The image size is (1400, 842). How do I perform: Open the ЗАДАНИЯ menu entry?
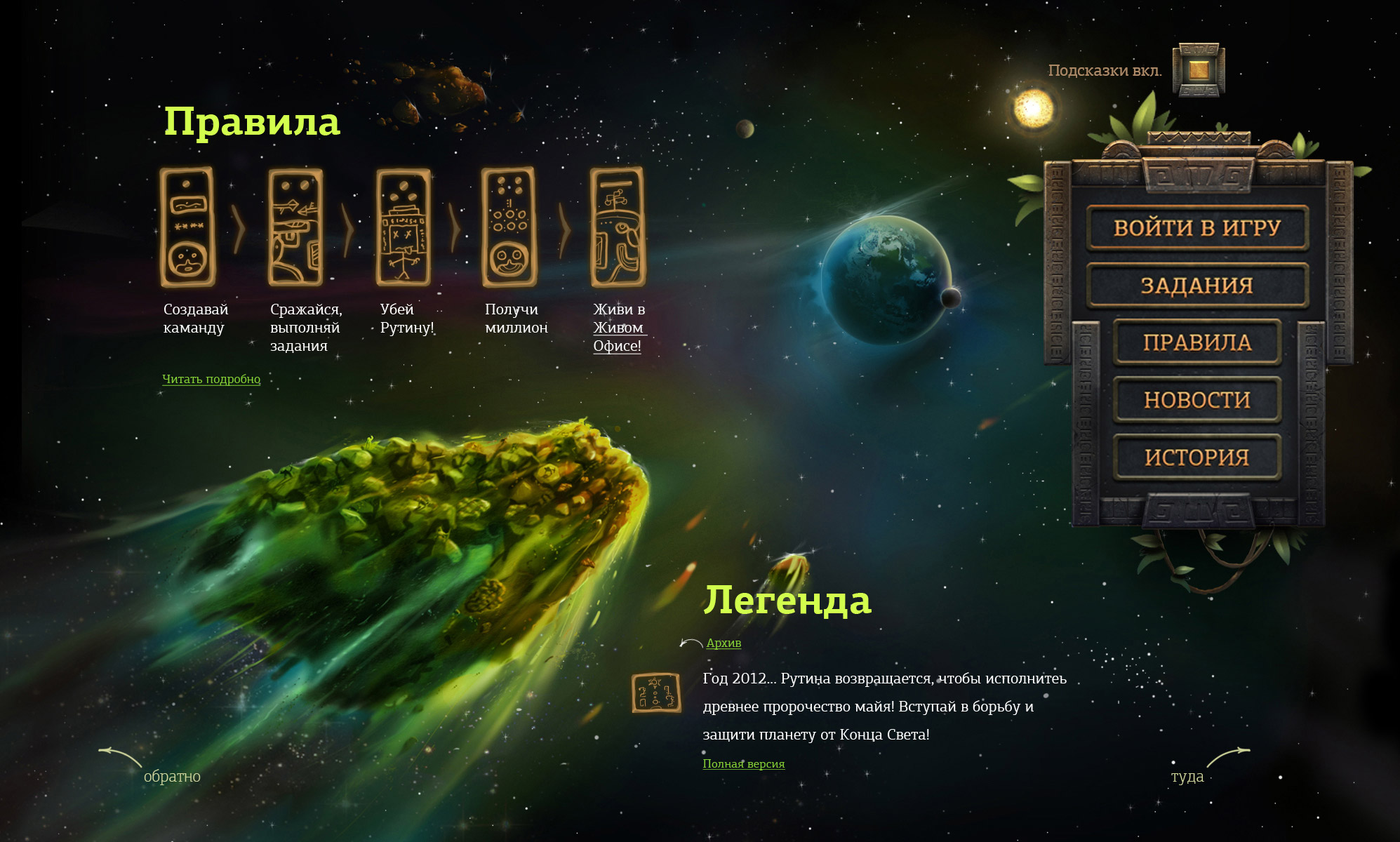click(1197, 286)
